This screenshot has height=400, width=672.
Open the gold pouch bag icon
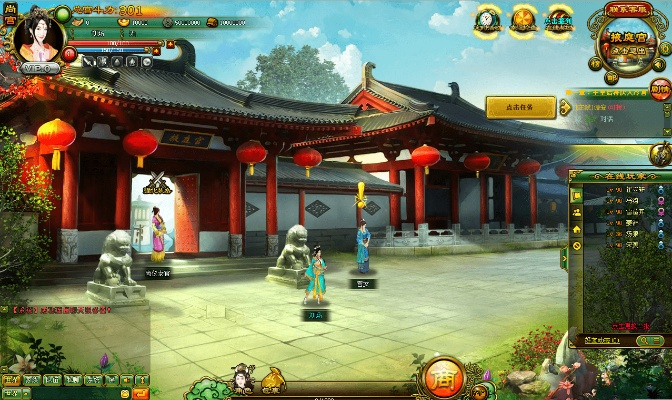[x=272, y=379]
